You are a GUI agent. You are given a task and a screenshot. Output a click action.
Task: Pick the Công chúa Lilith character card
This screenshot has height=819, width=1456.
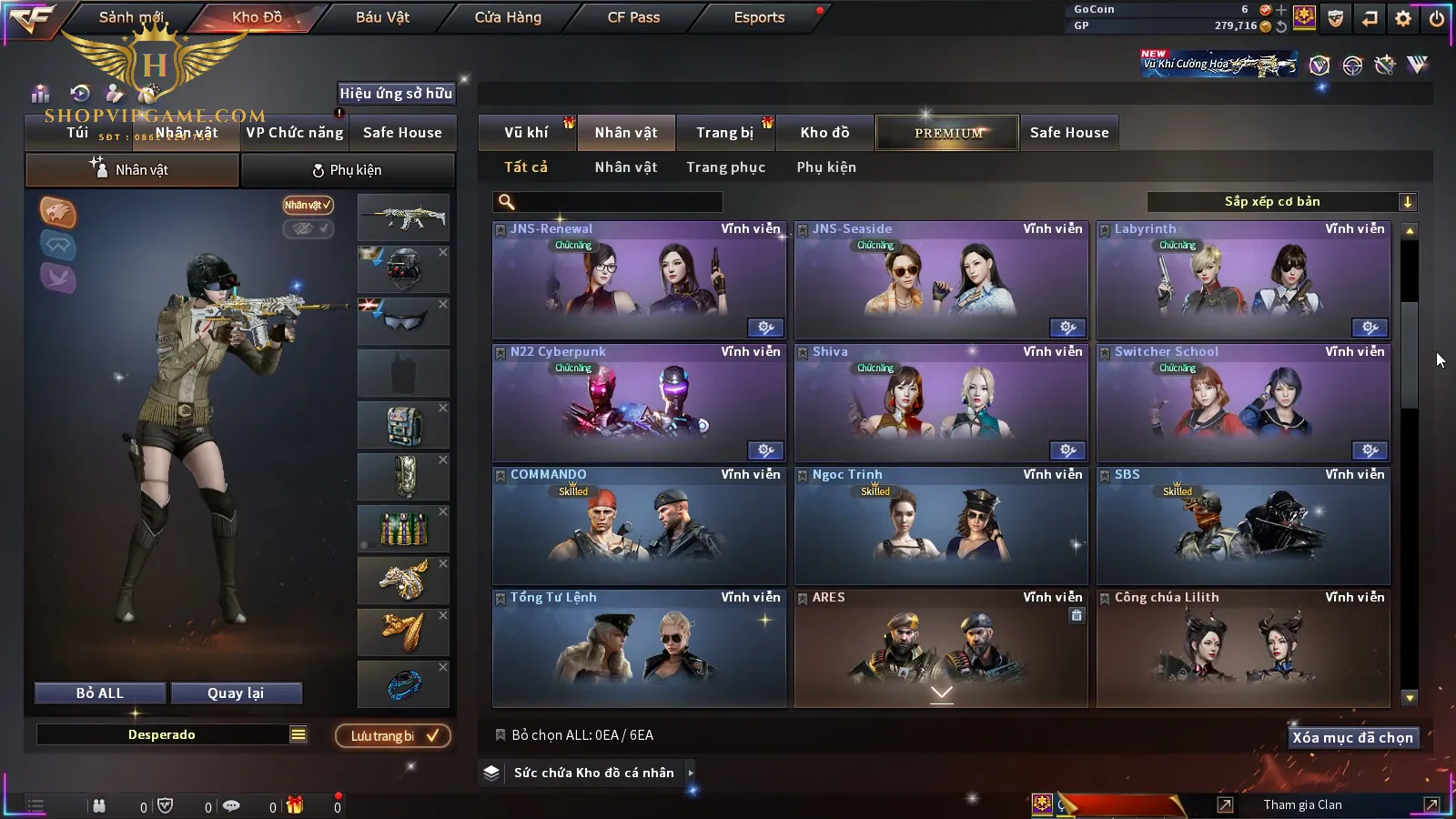(1243, 649)
